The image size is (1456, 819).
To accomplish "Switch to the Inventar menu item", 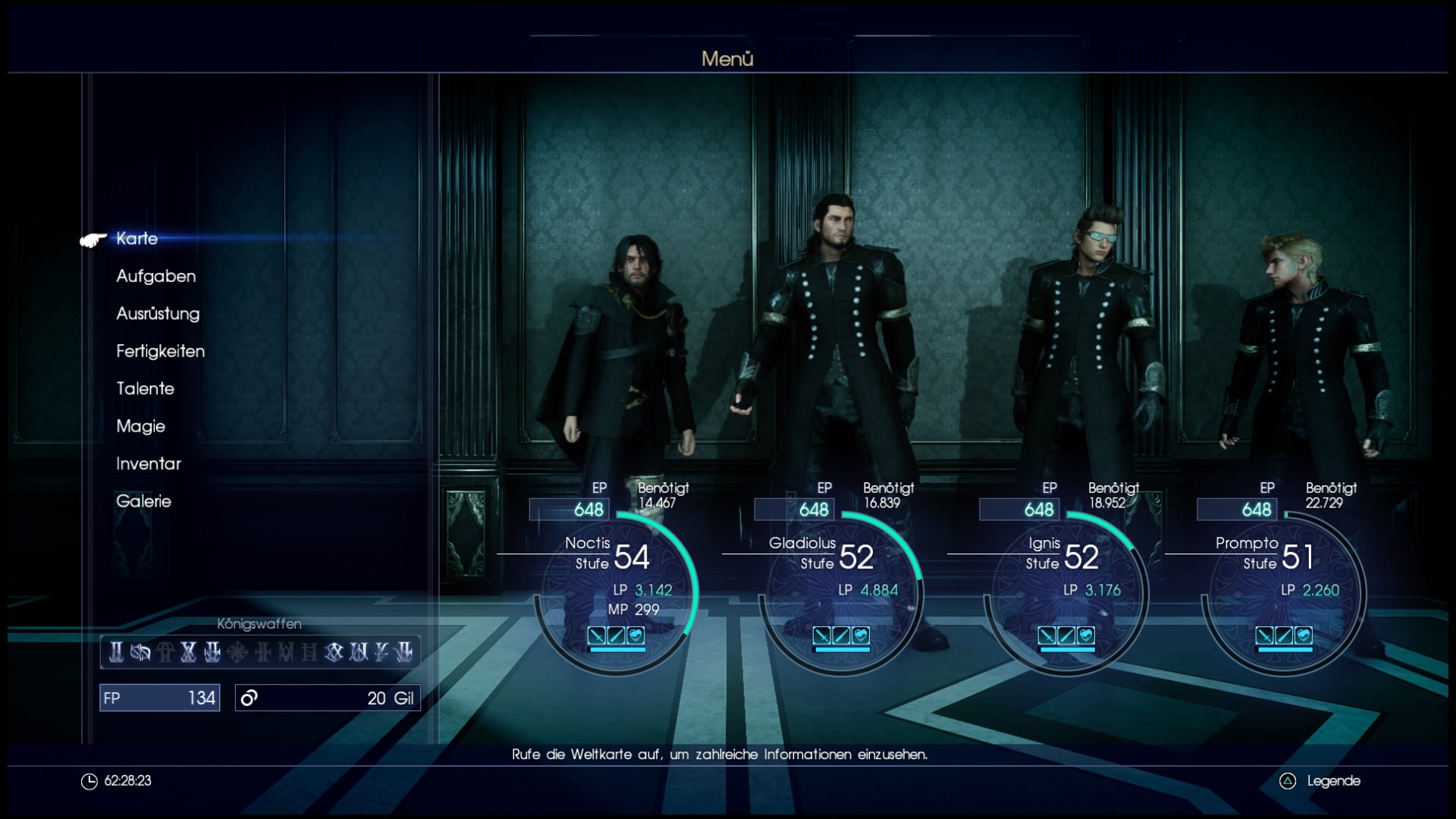I will pyautogui.click(x=149, y=464).
